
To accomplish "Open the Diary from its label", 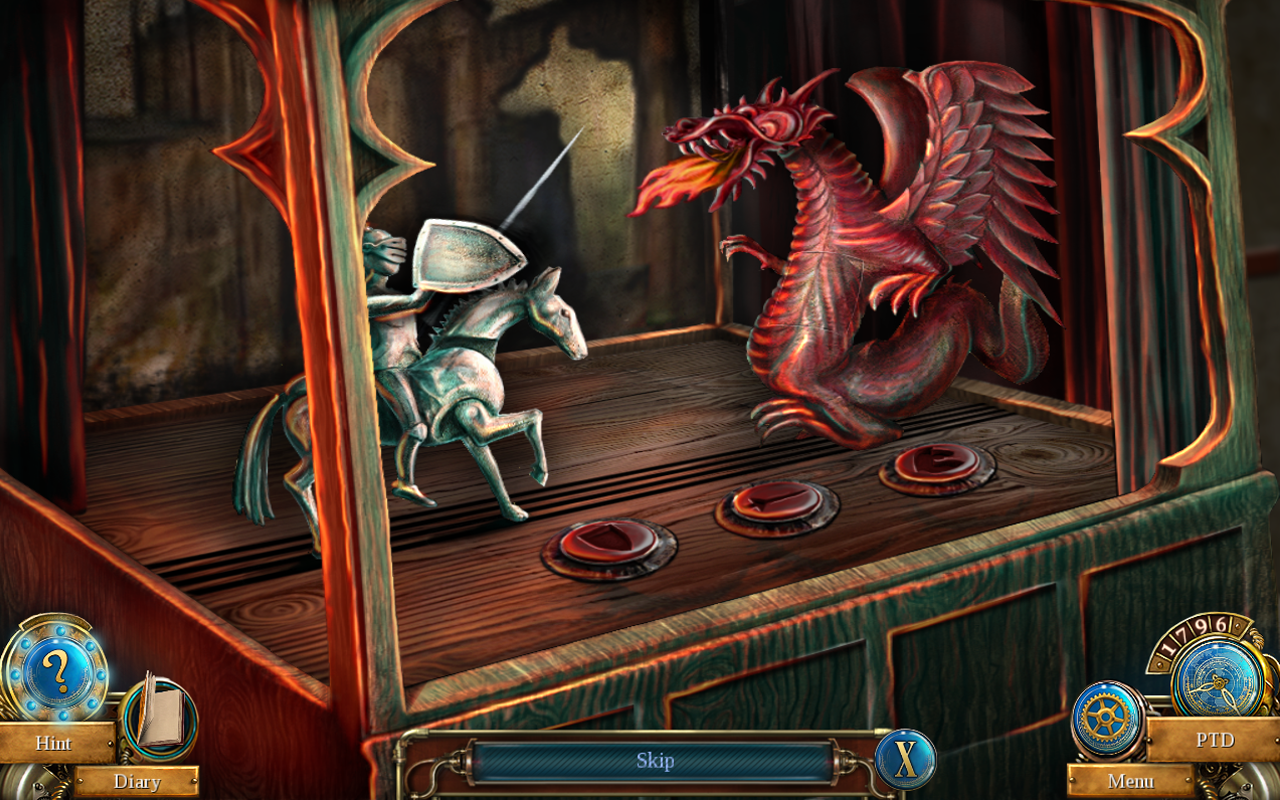I will pos(138,782).
